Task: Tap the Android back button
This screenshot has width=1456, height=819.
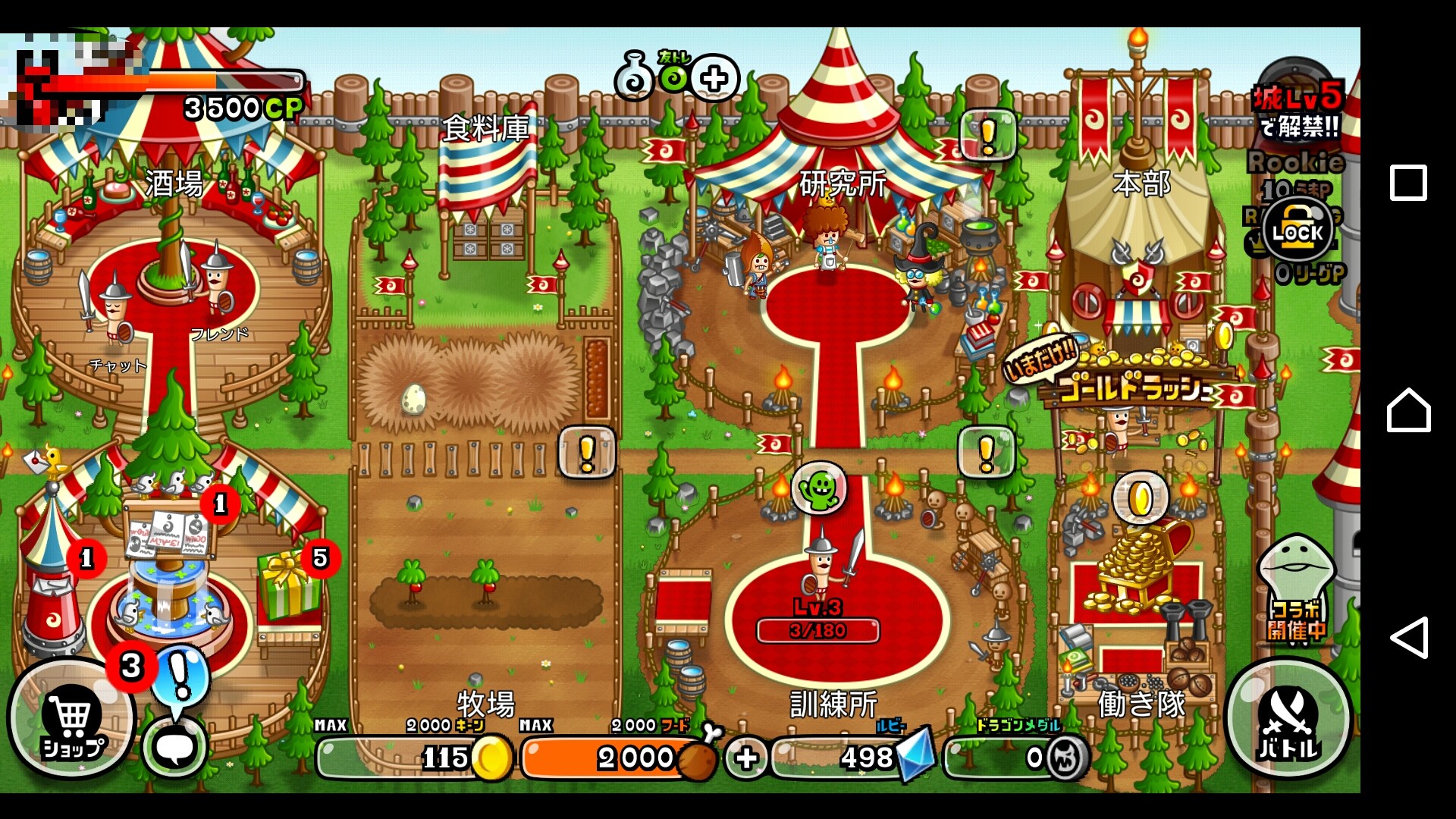Action: pos(1408,637)
